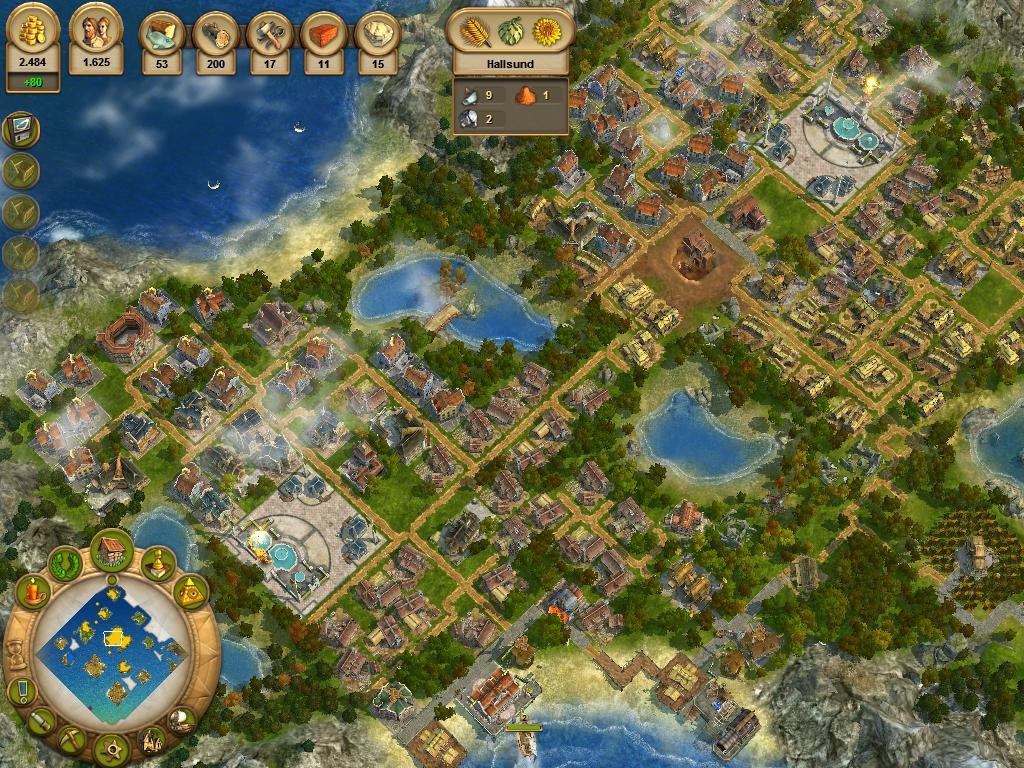The image size is (1024, 768).
Task: Open the golden chess pawn menu
Action: point(157,564)
